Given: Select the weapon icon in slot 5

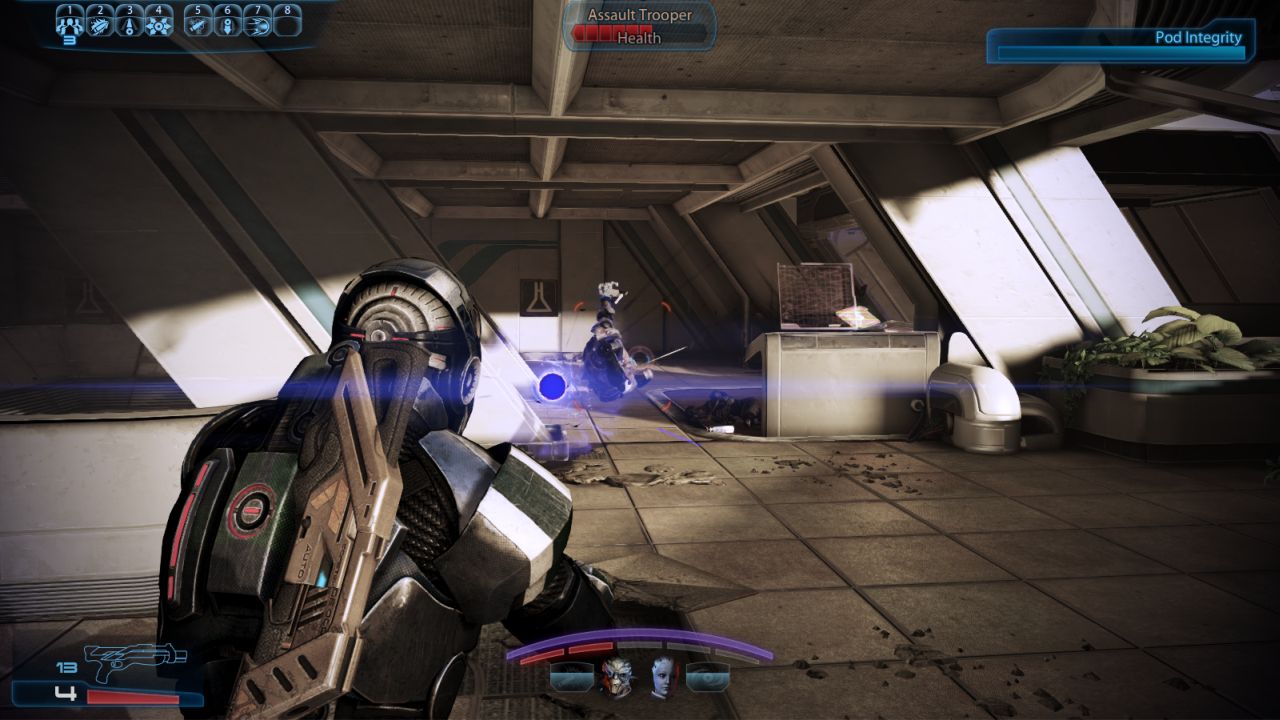Looking at the screenshot, I should pos(198,23).
